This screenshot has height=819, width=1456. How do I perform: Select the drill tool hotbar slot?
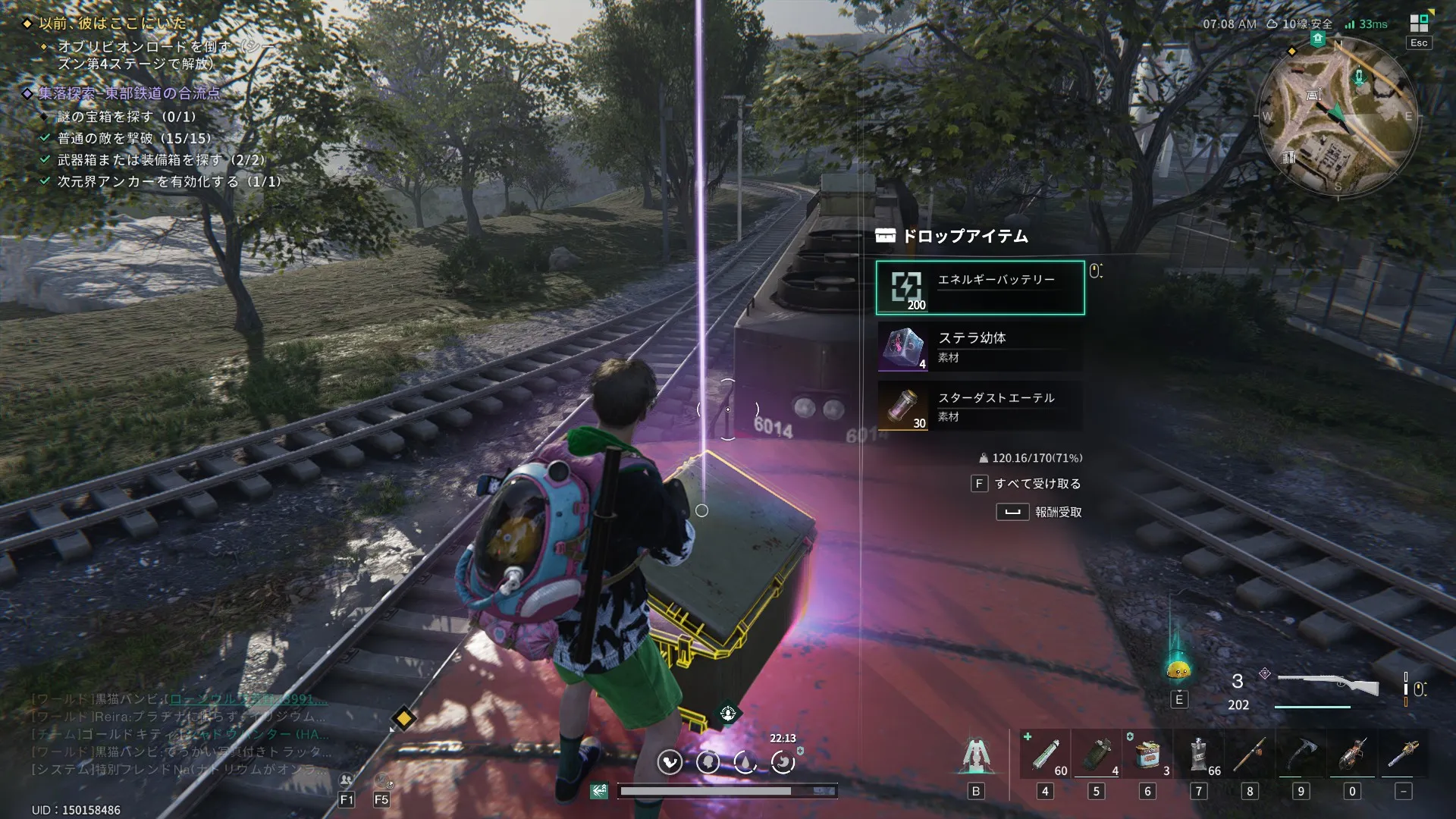[x=1352, y=755]
